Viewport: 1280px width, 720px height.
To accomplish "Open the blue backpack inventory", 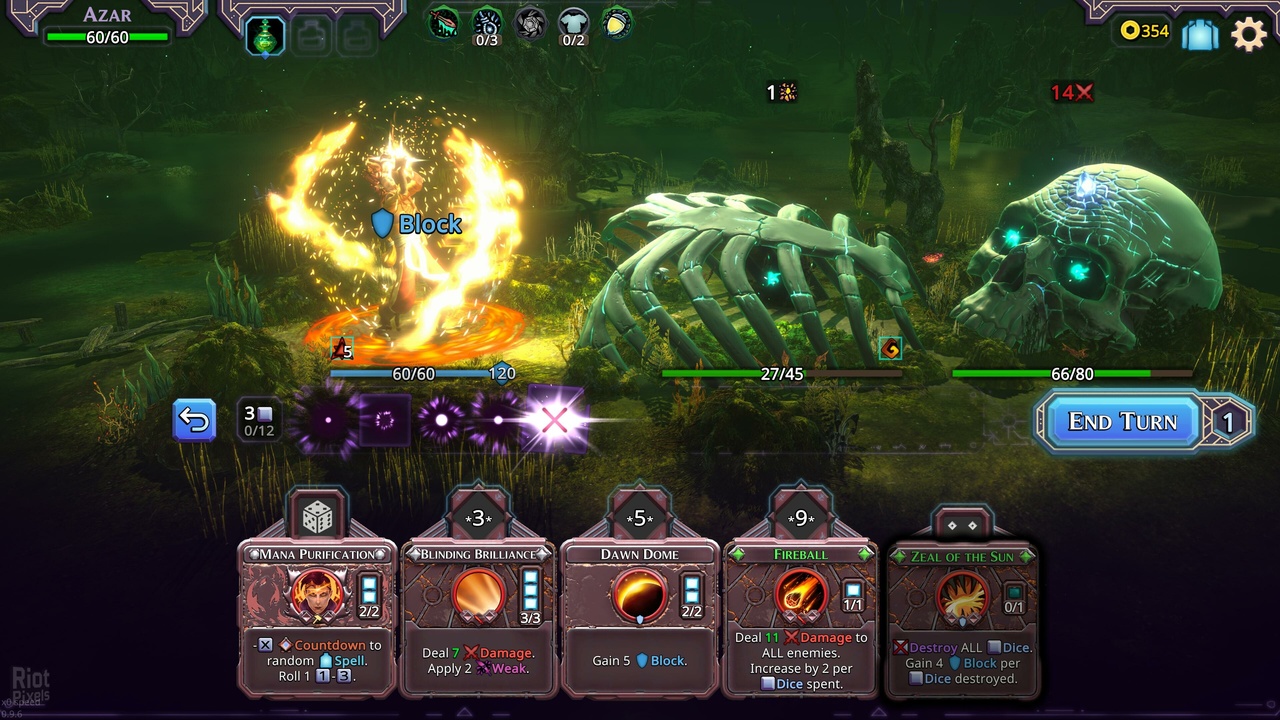I will tap(1200, 33).
